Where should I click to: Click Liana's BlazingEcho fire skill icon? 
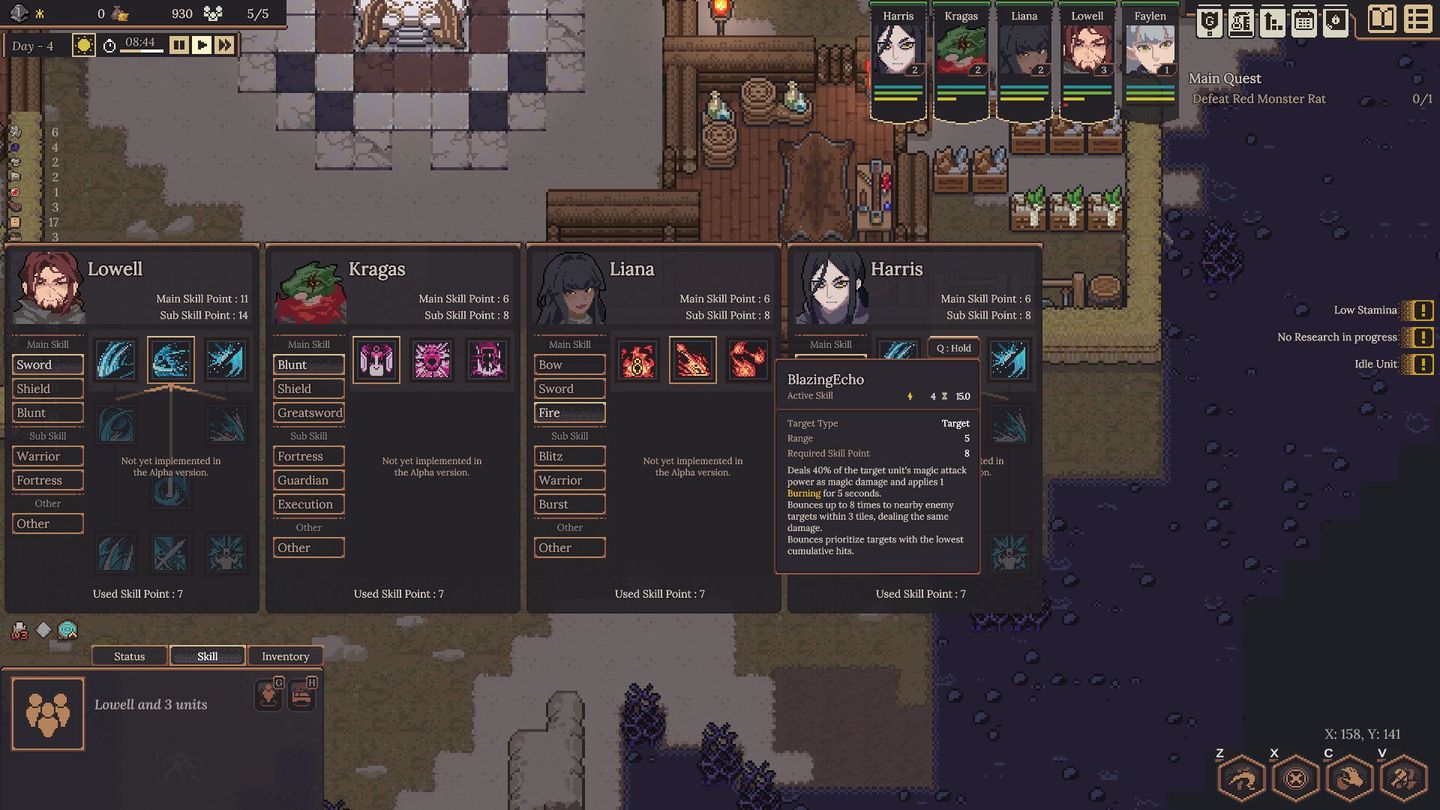[x=693, y=360]
